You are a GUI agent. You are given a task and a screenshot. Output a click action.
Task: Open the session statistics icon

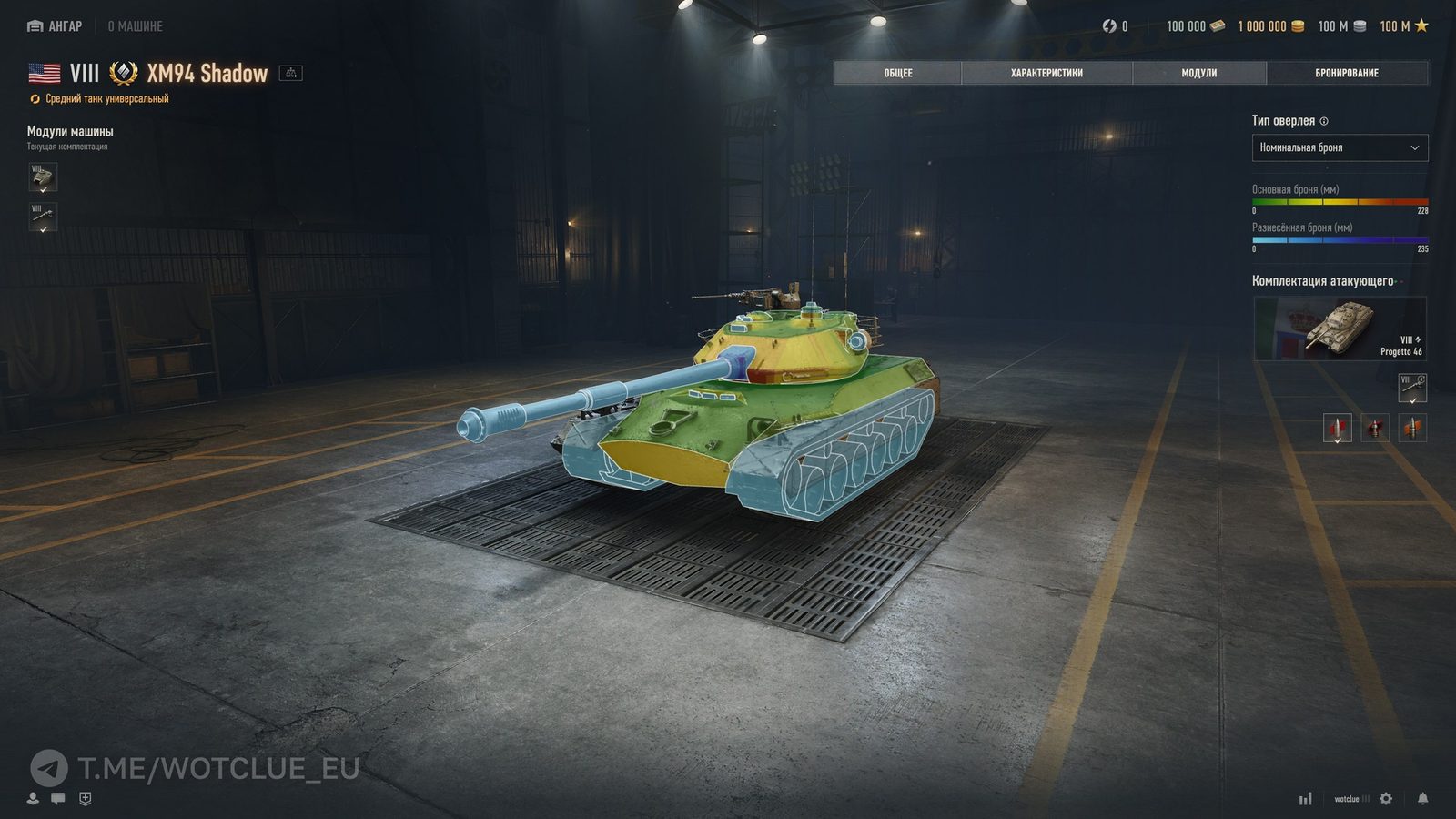1308,799
